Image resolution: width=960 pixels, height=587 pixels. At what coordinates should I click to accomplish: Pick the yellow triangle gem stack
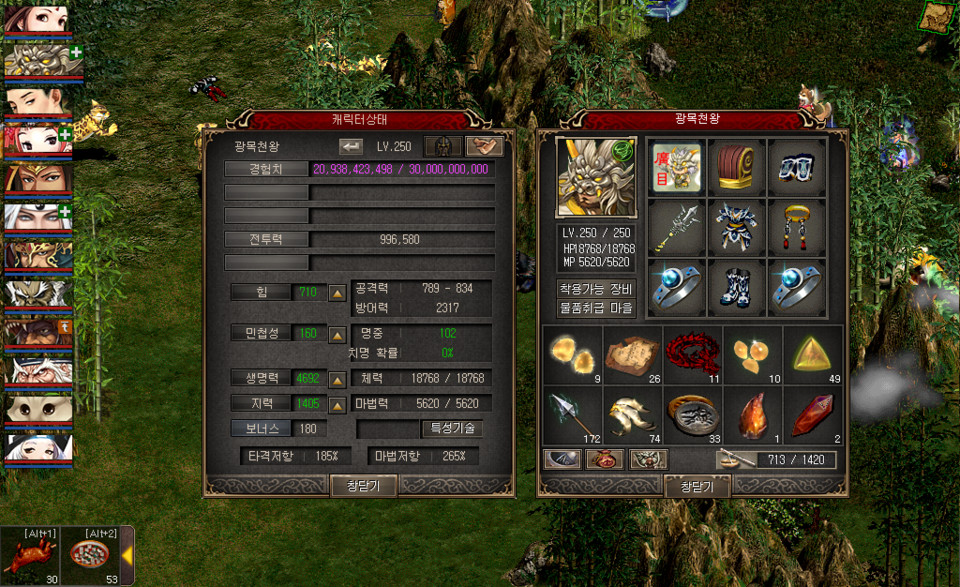click(x=813, y=354)
